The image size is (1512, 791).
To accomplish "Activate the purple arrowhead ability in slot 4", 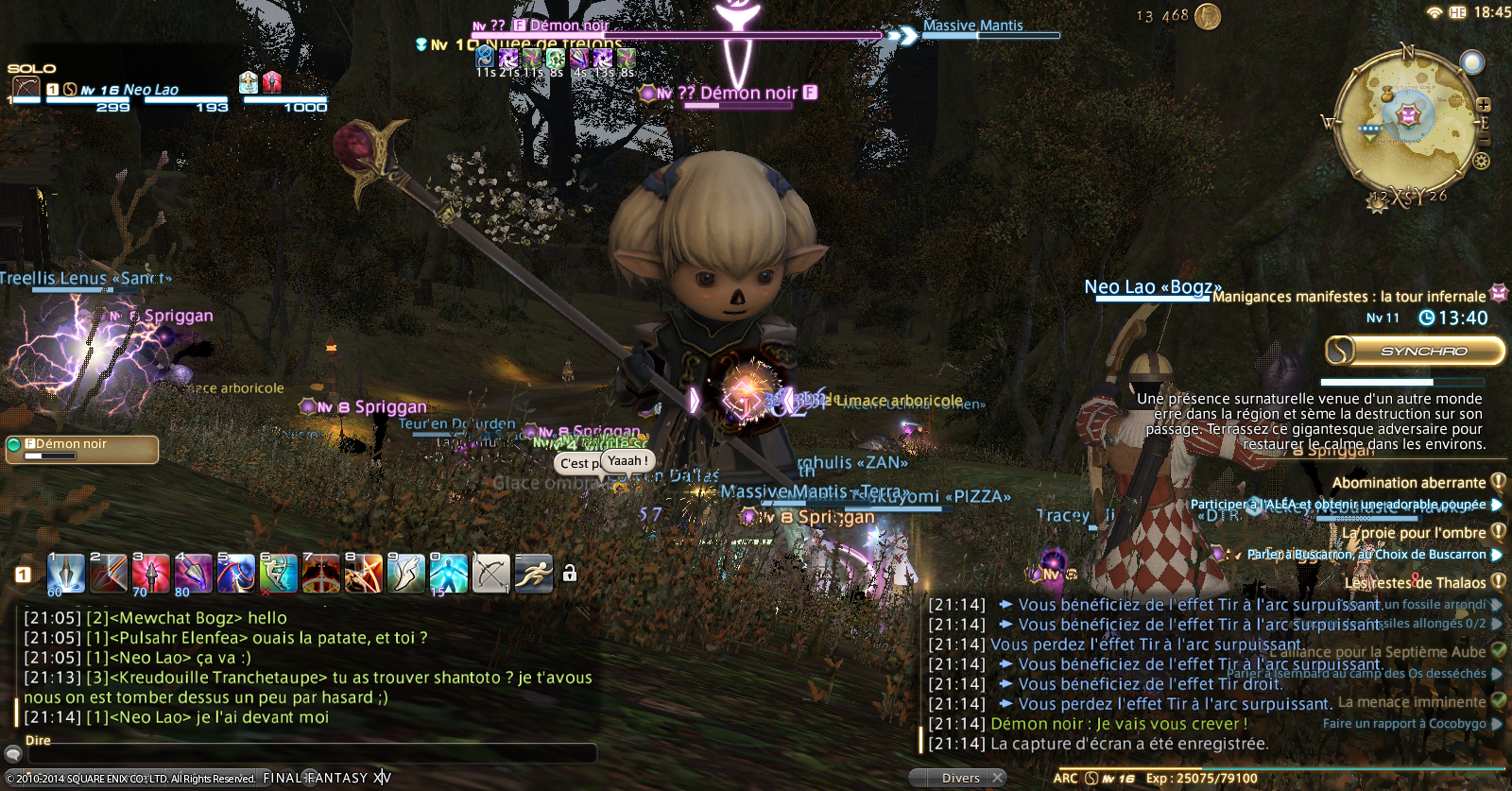I will tap(194, 574).
